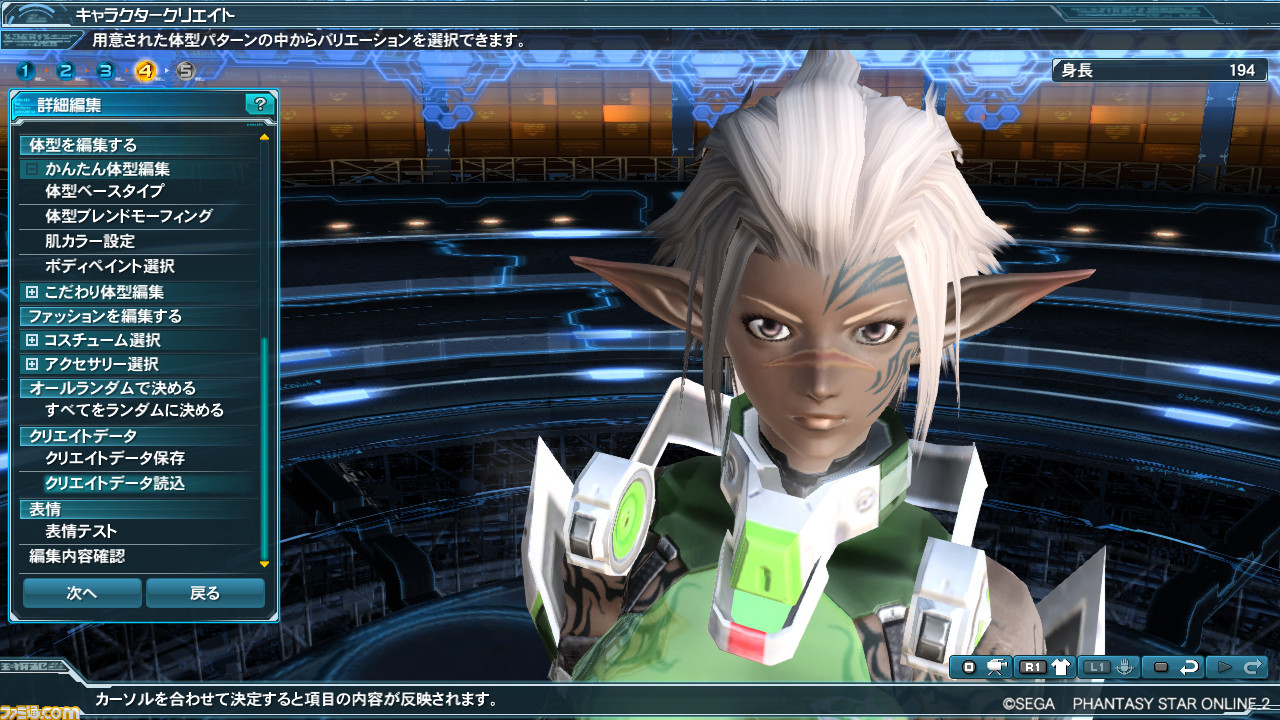Toggle the hand pose icon next to L1
The height and width of the screenshot is (720, 1280).
[x=1125, y=665]
